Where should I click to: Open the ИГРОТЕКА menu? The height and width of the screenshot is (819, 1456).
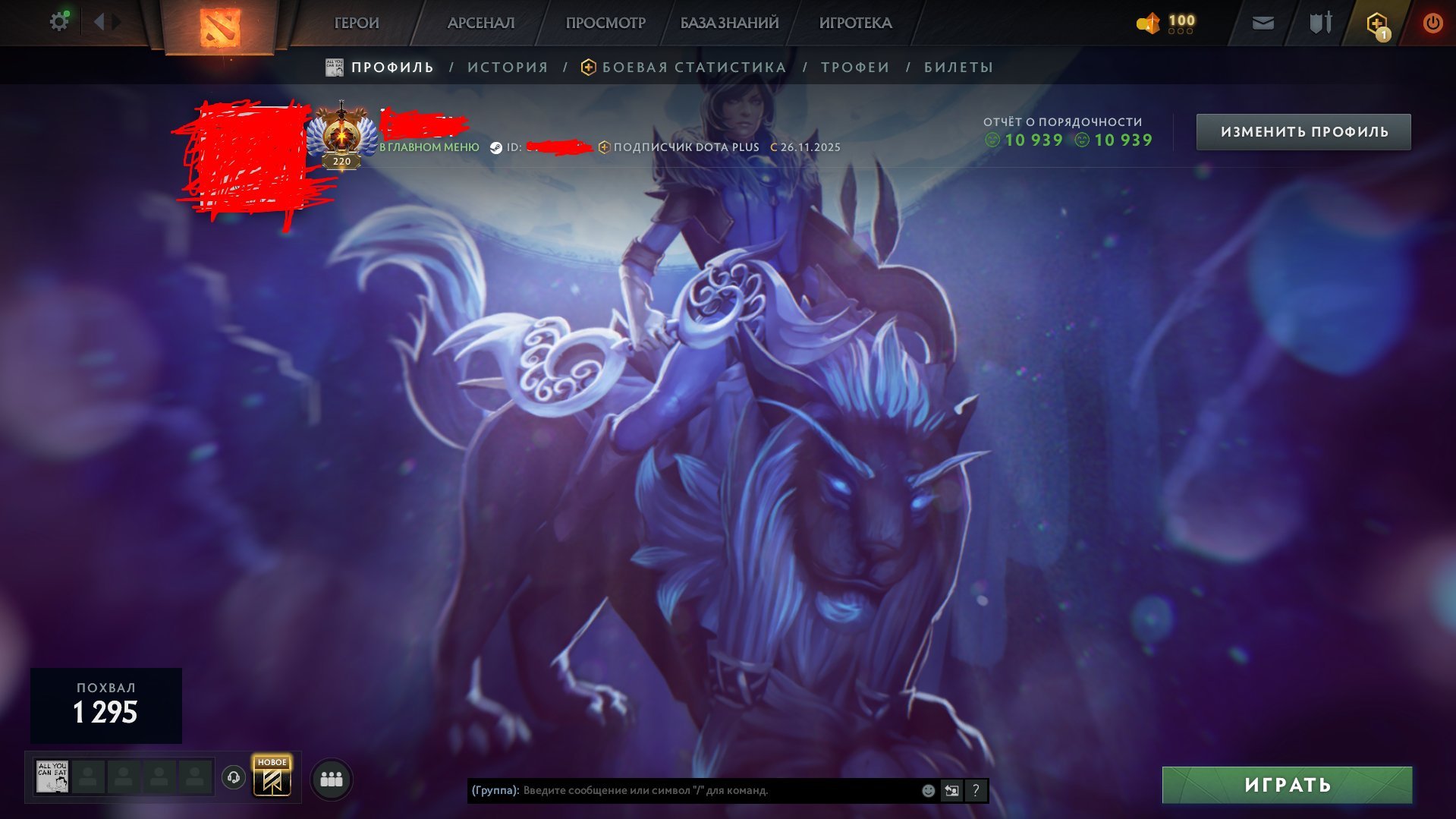tap(854, 22)
